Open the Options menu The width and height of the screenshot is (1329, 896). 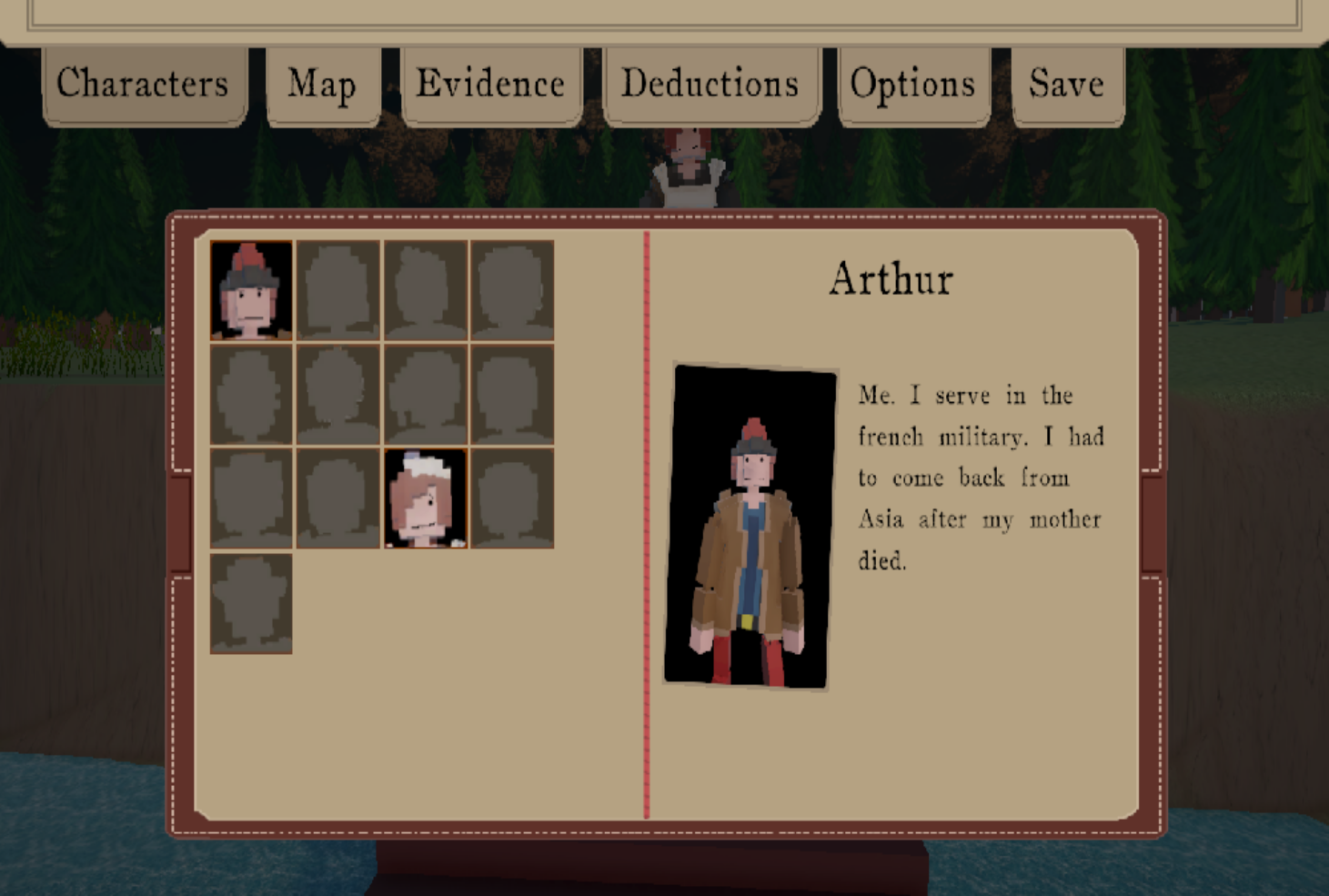(912, 84)
